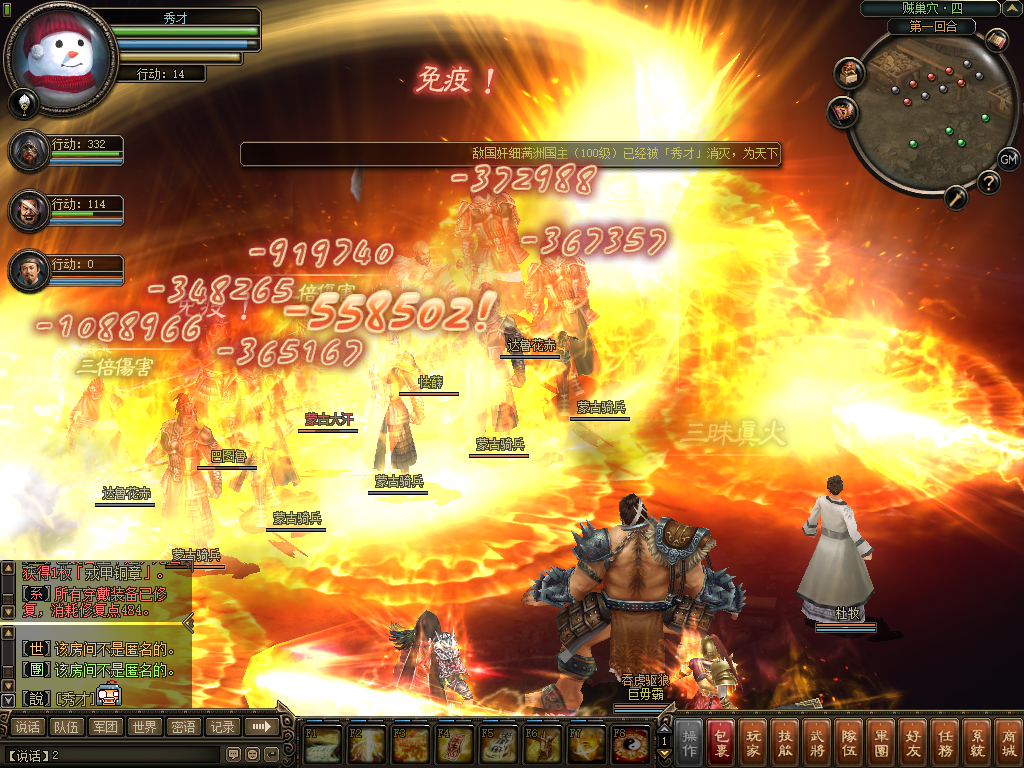Image resolution: width=1024 pixels, height=768 pixels.
Task: Open help with the question mark button
Action: pos(988,182)
